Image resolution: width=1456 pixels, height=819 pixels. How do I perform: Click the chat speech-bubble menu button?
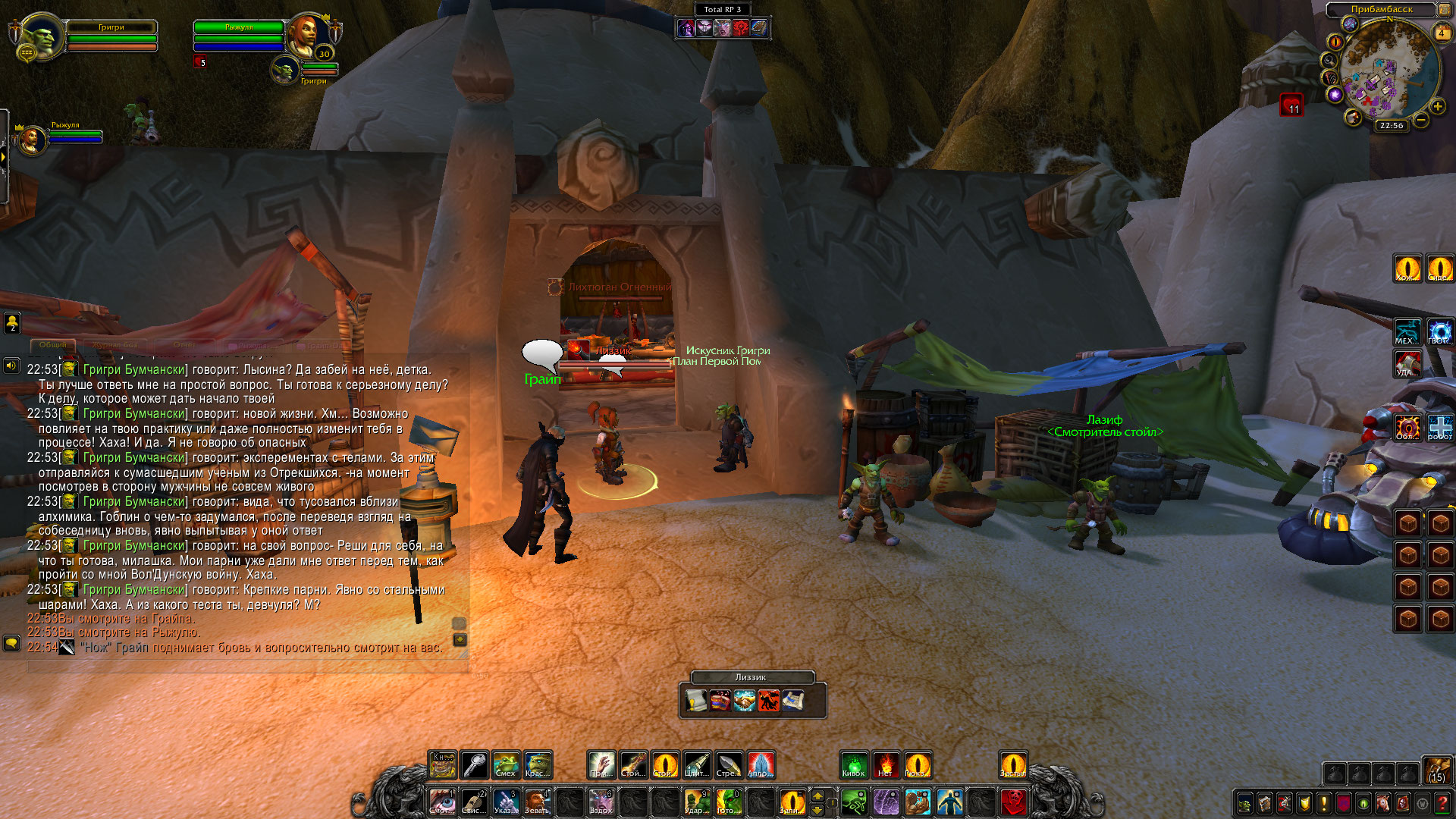click(x=11, y=643)
